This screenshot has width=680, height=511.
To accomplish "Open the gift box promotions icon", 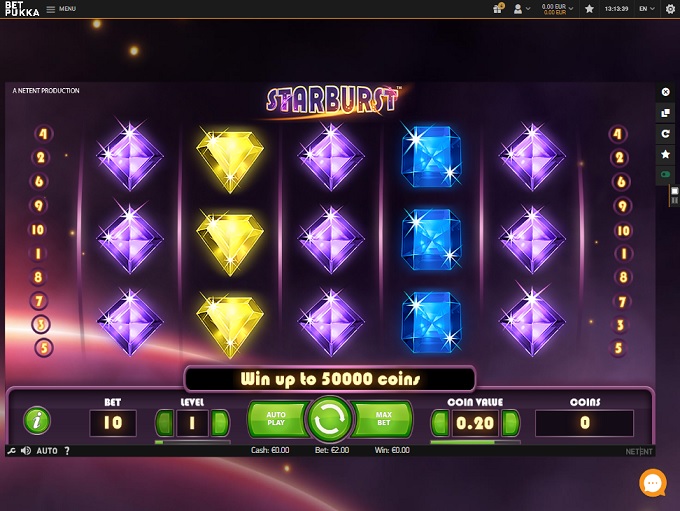I will point(498,9).
